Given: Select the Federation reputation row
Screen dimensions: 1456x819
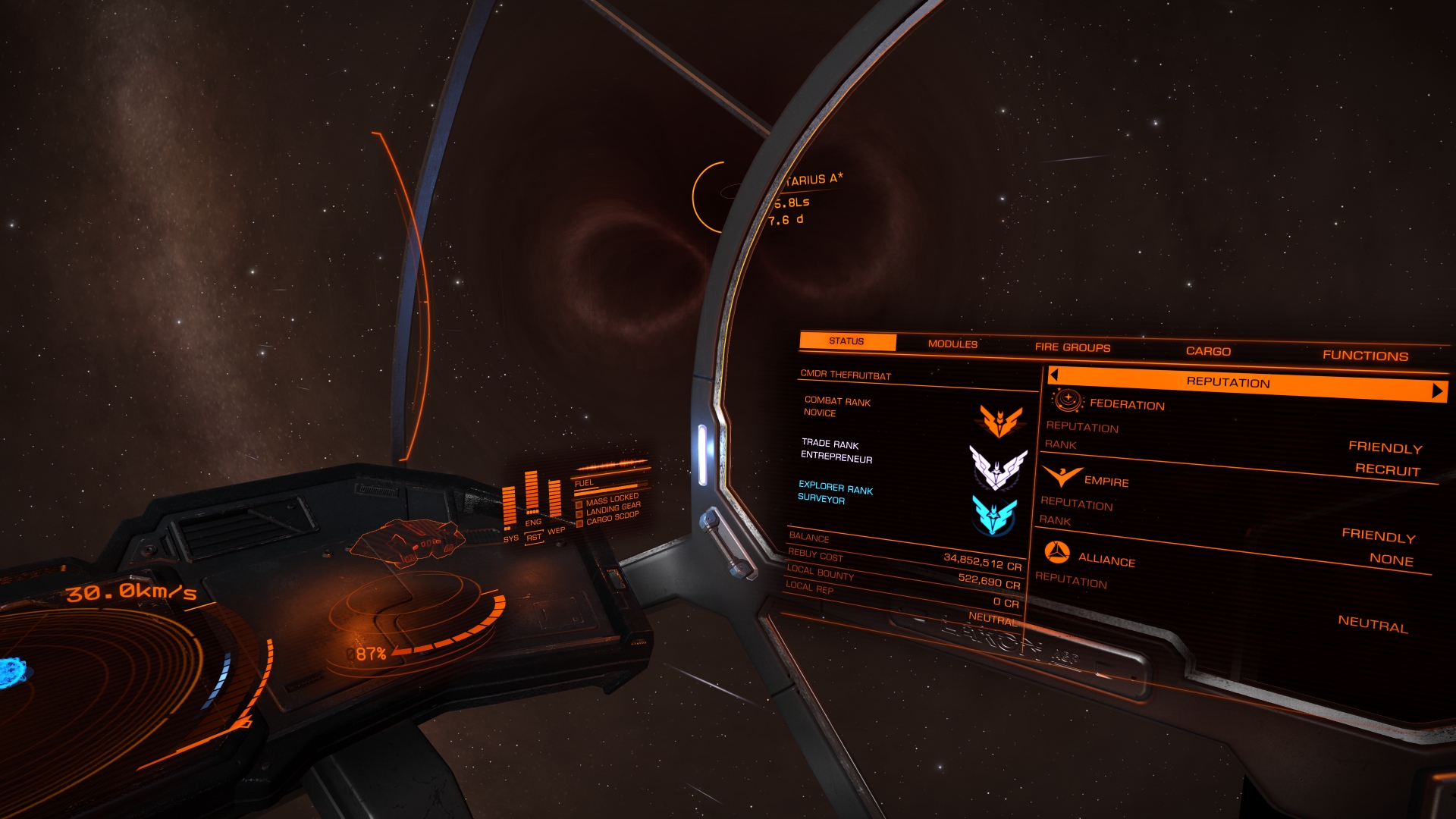Looking at the screenshot, I should (x=1127, y=405).
